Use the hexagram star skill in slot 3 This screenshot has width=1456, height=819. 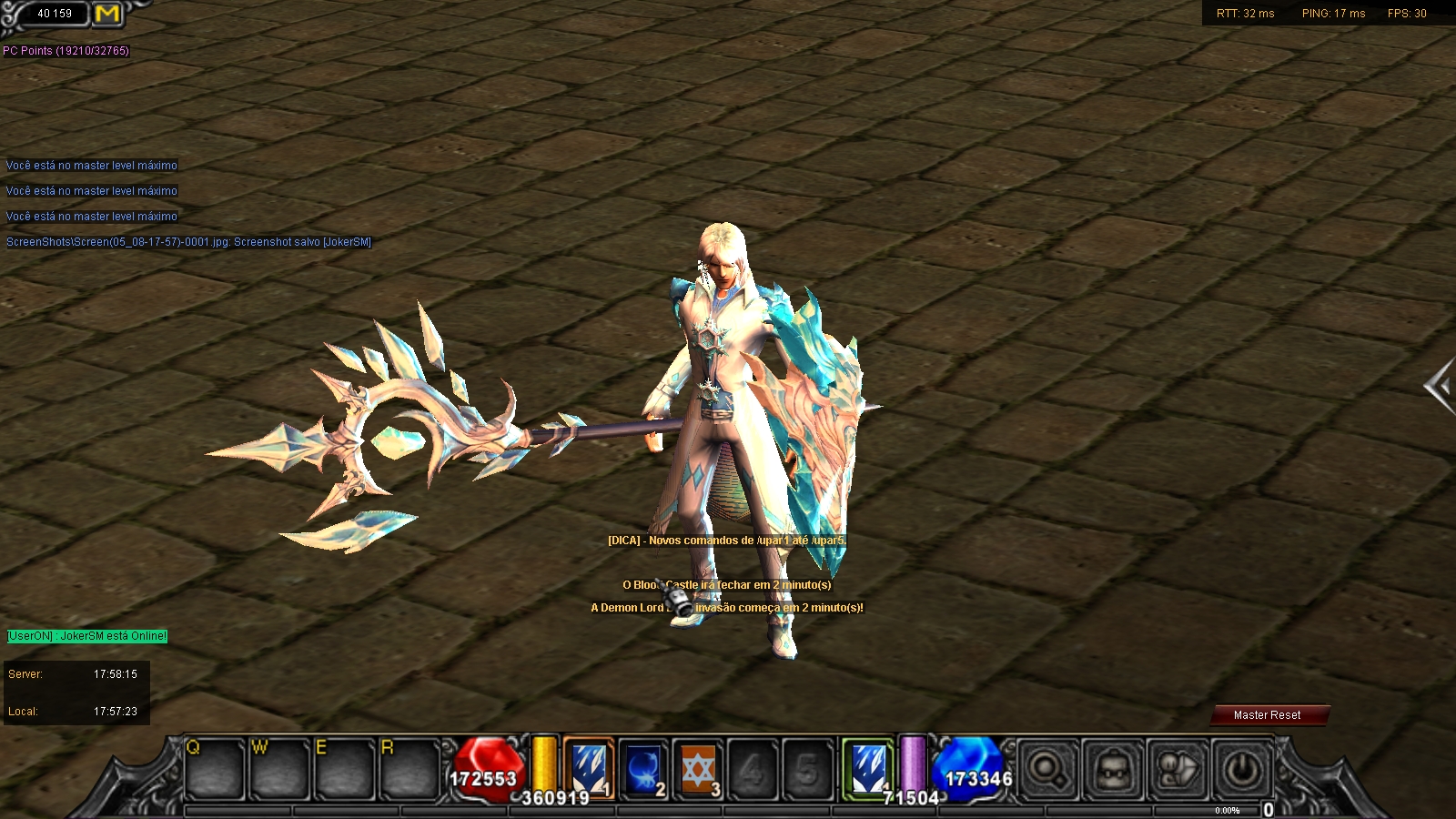(x=698, y=769)
